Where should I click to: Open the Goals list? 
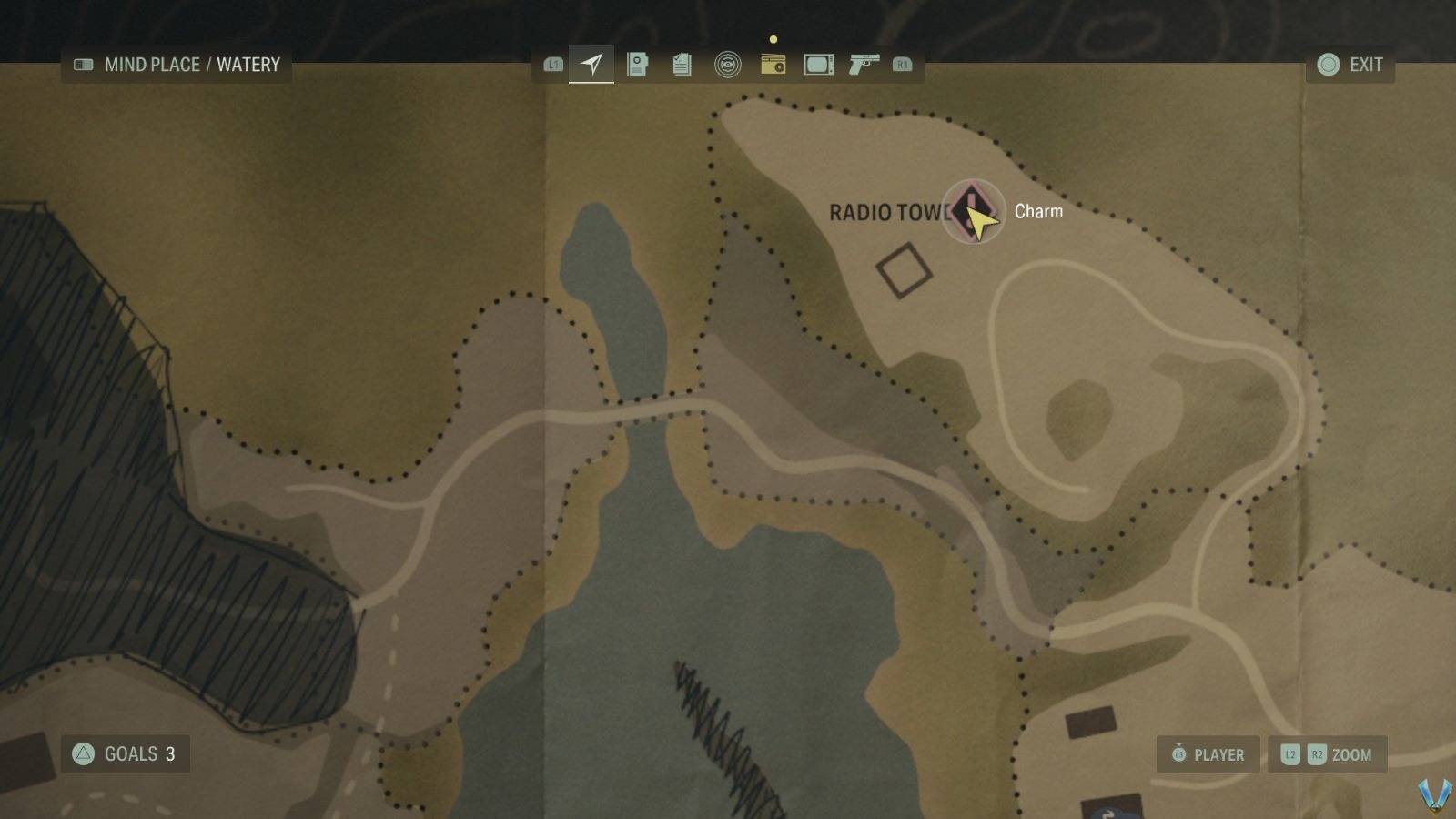point(126,754)
